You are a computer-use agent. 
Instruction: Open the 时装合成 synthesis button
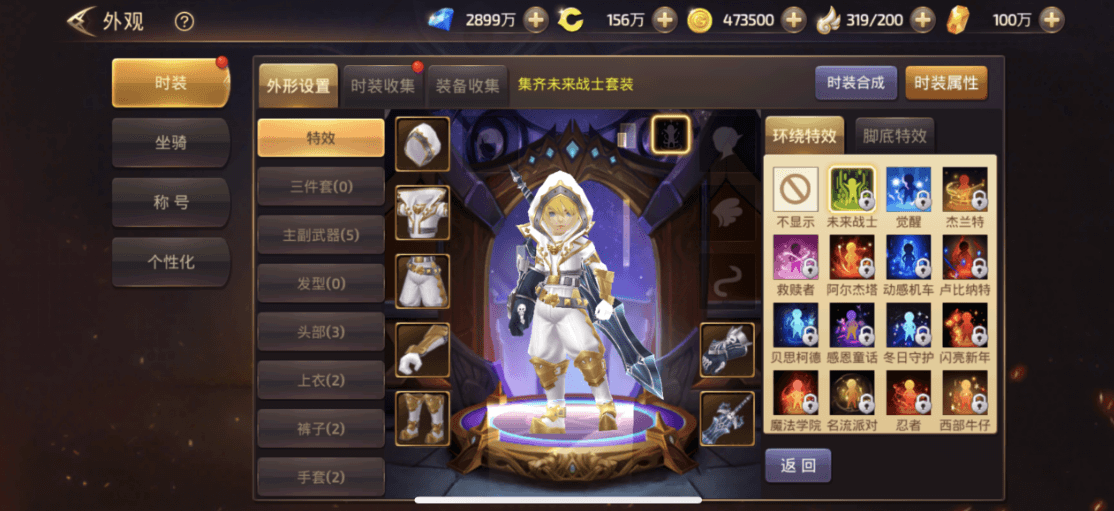(855, 83)
